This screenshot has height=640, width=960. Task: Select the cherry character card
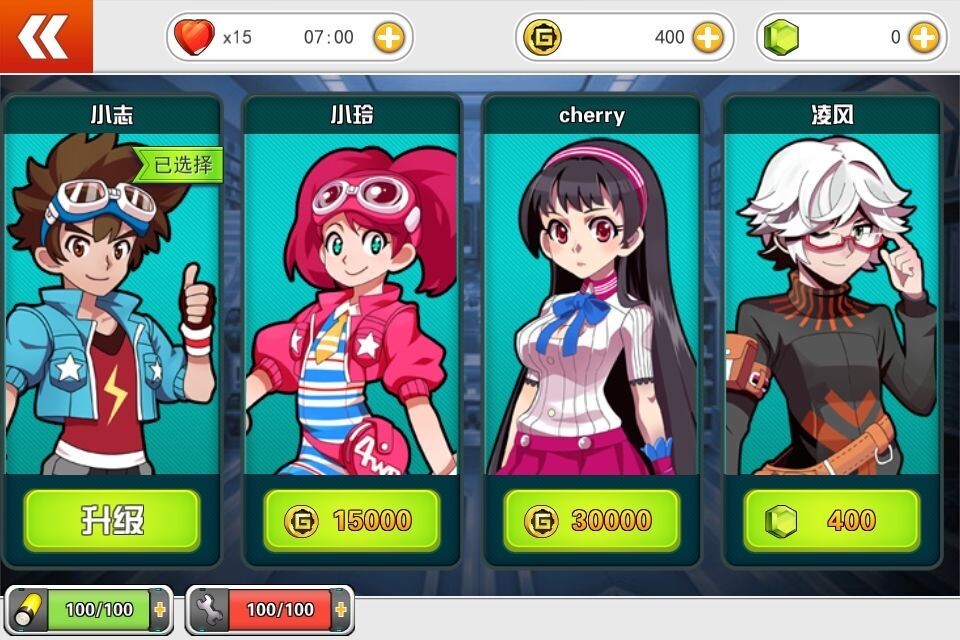592,300
